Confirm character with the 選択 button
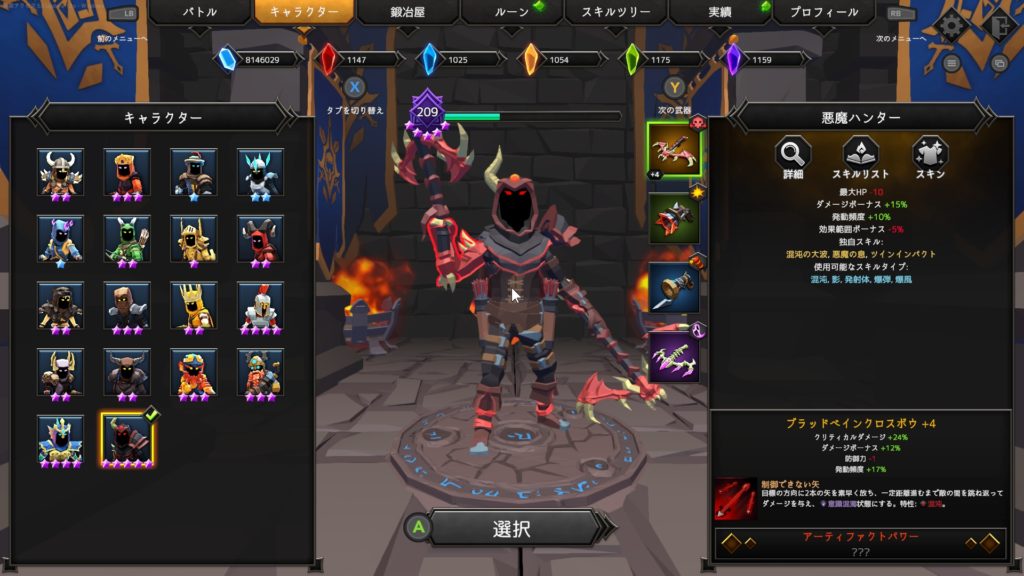This screenshot has height=576, width=1024. click(x=511, y=529)
